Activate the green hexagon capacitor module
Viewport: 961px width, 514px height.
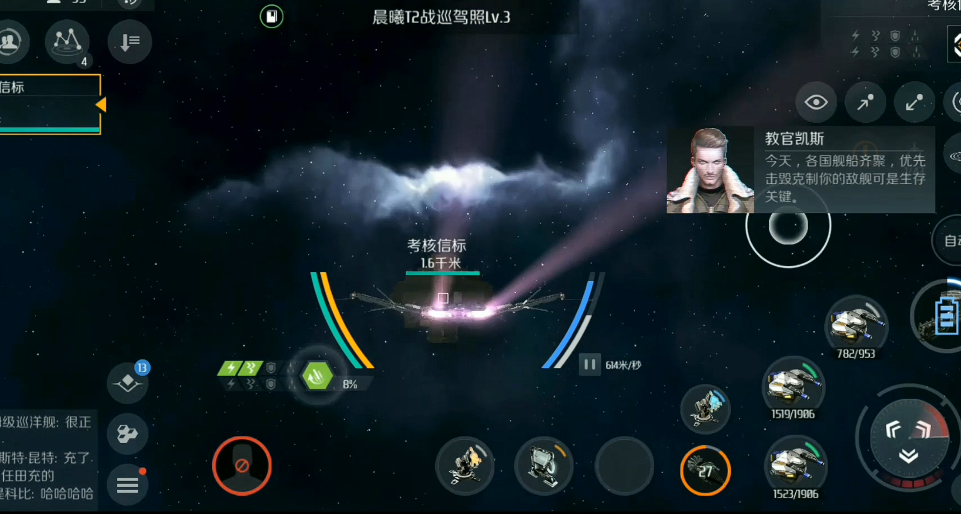pyautogui.click(x=317, y=376)
